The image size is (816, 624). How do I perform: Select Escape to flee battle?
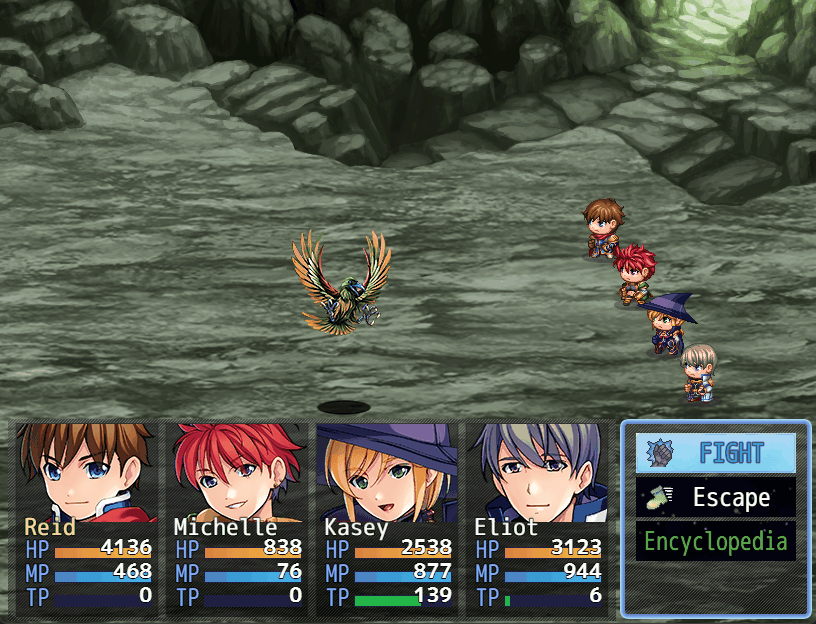(716, 497)
